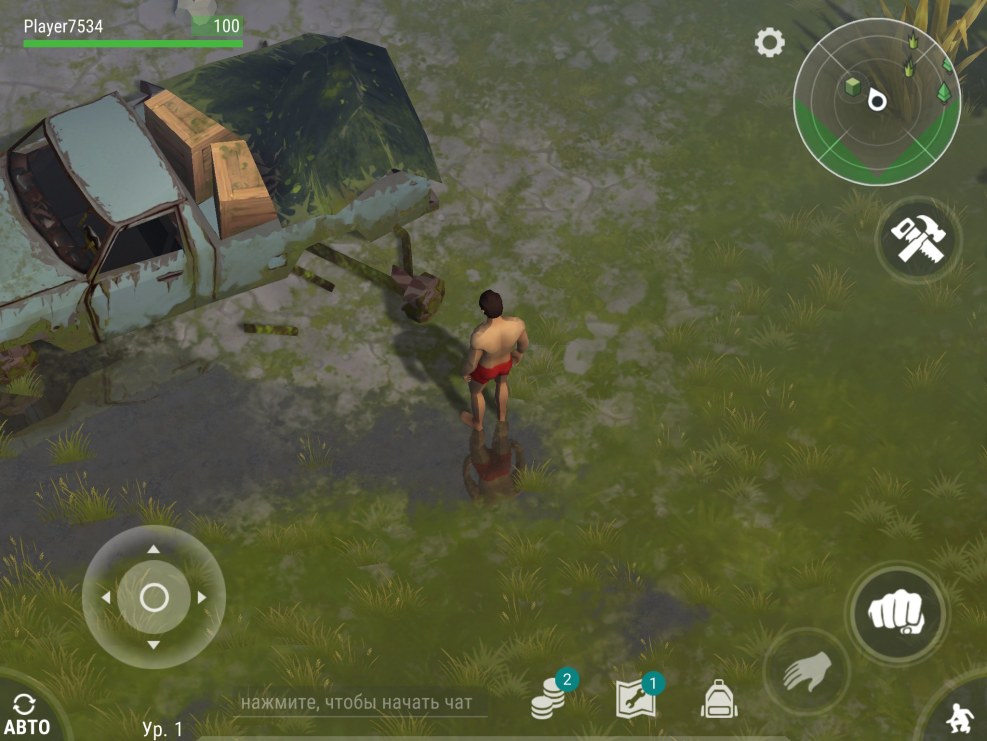Toggle the crouch sneak button
The width and height of the screenshot is (987, 741).
click(961, 715)
